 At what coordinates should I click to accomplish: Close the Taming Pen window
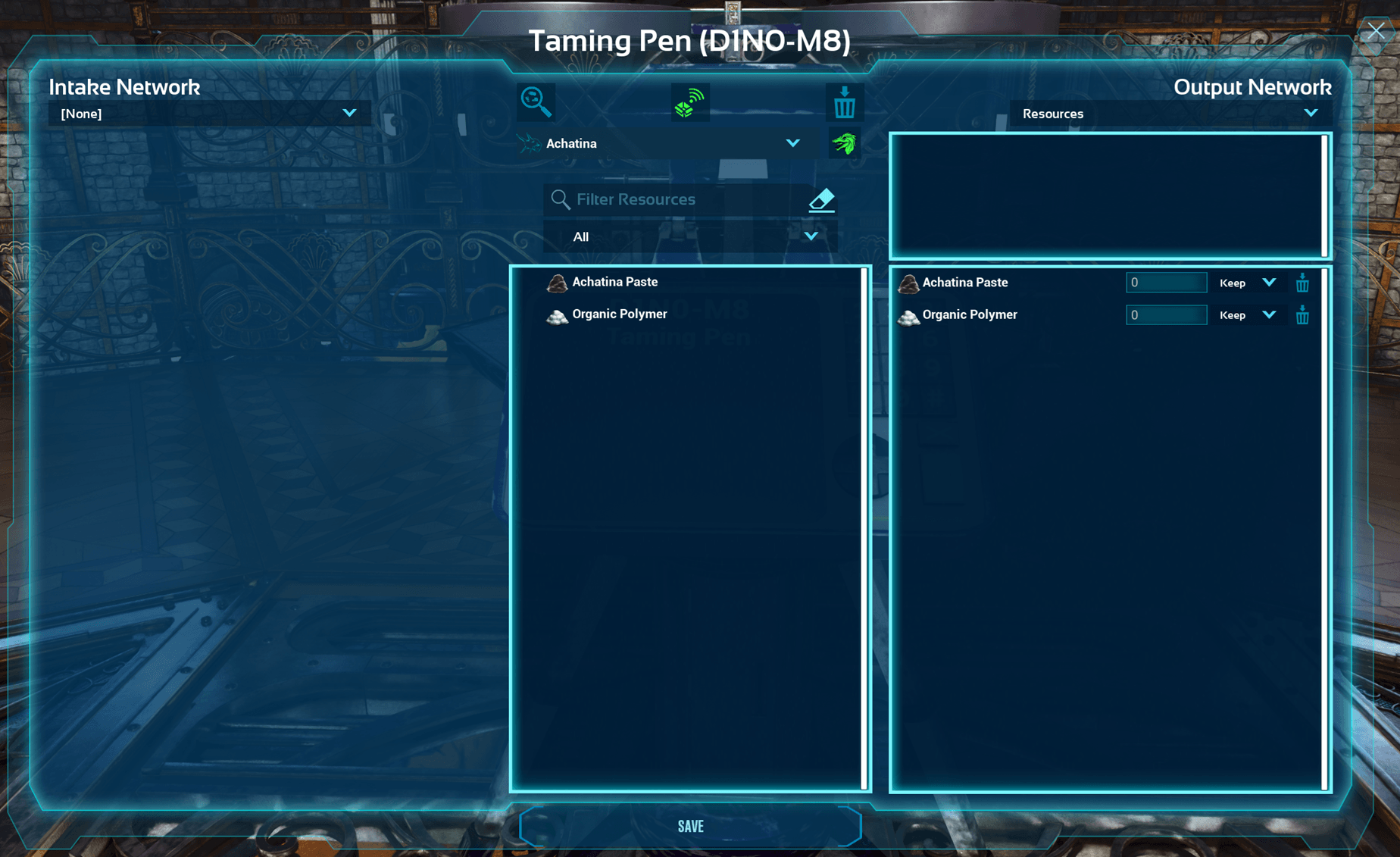(x=1376, y=31)
